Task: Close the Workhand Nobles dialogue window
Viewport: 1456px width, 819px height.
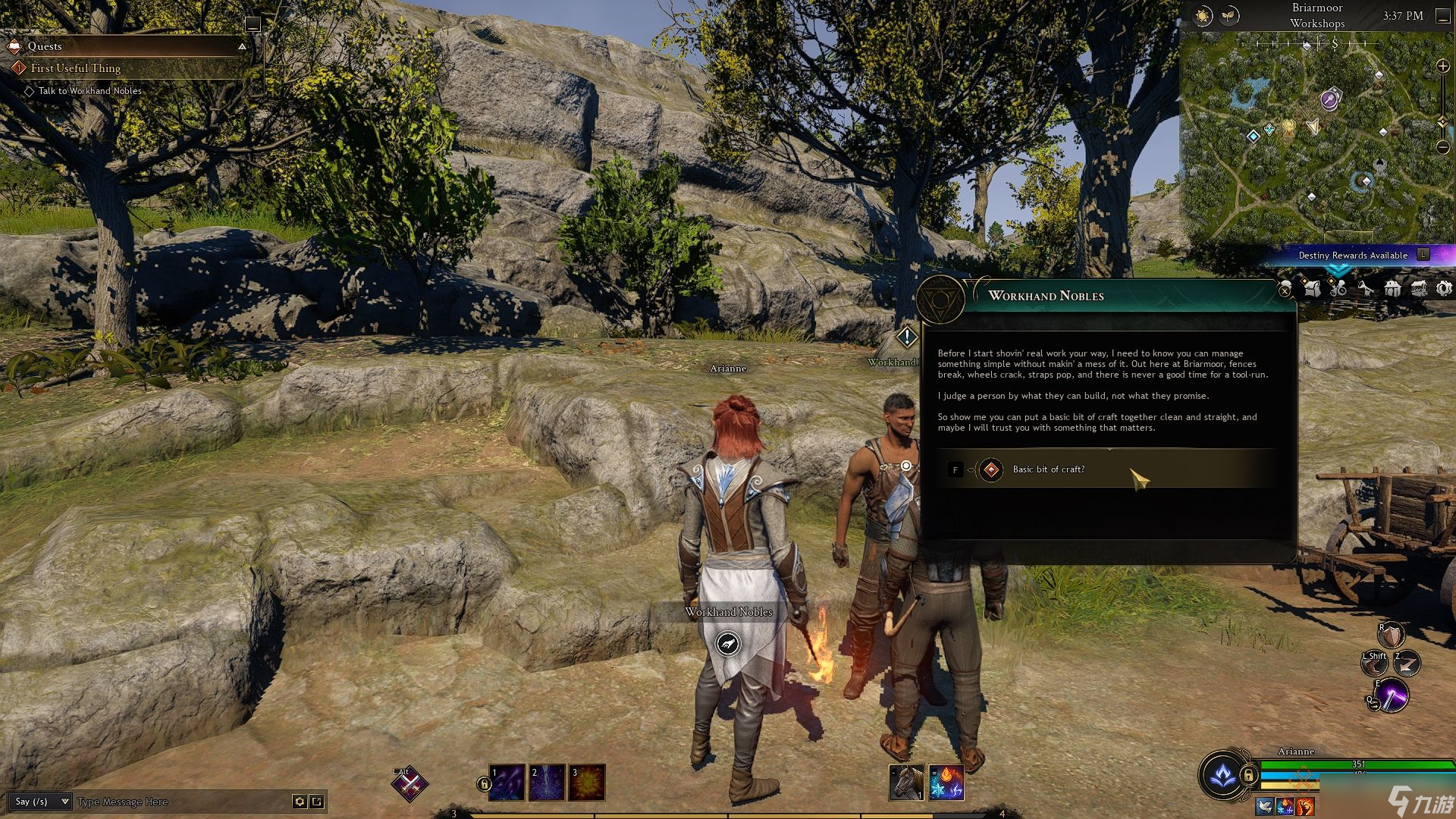Action: (1285, 290)
